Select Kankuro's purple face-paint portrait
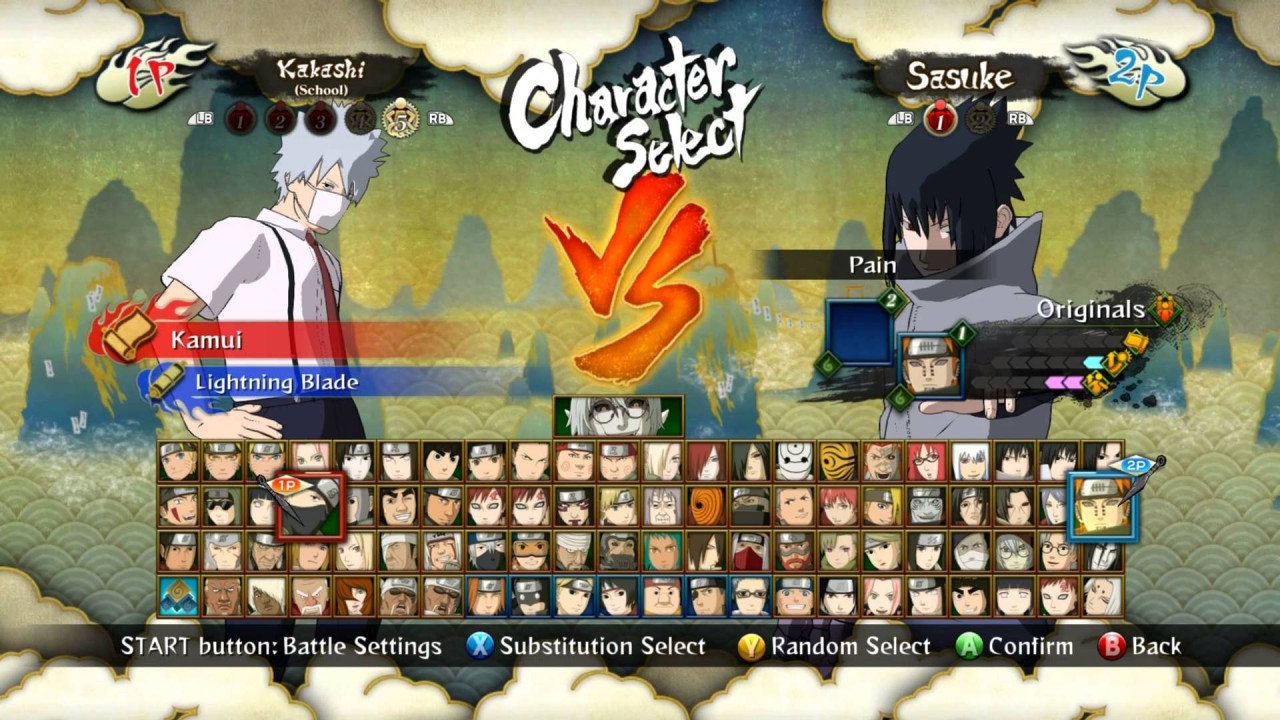The image size is (1280, 720). (x=575, y=506)
